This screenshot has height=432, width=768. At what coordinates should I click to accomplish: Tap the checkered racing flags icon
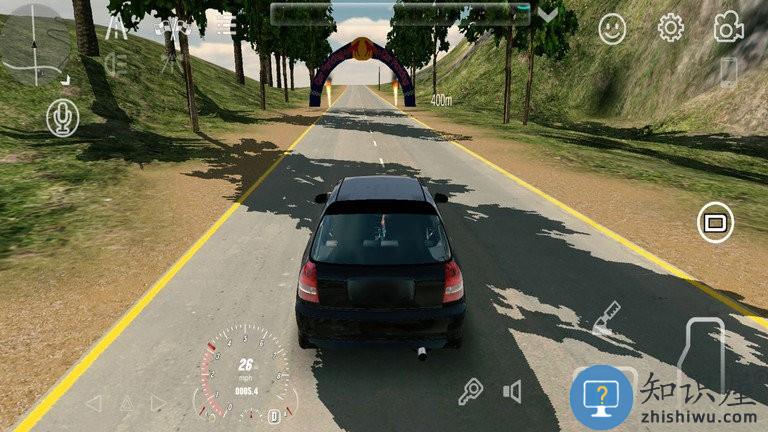(x=171, y=25)
